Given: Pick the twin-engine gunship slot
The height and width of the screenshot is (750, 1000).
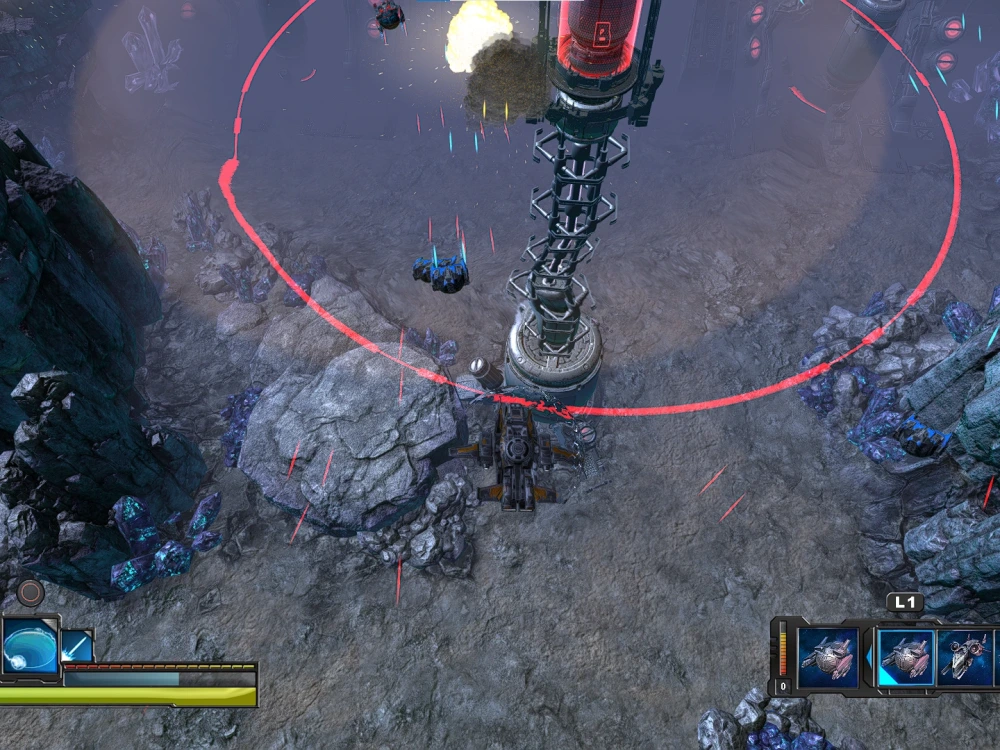Looking at the screenshot, I should click(966, 657).
